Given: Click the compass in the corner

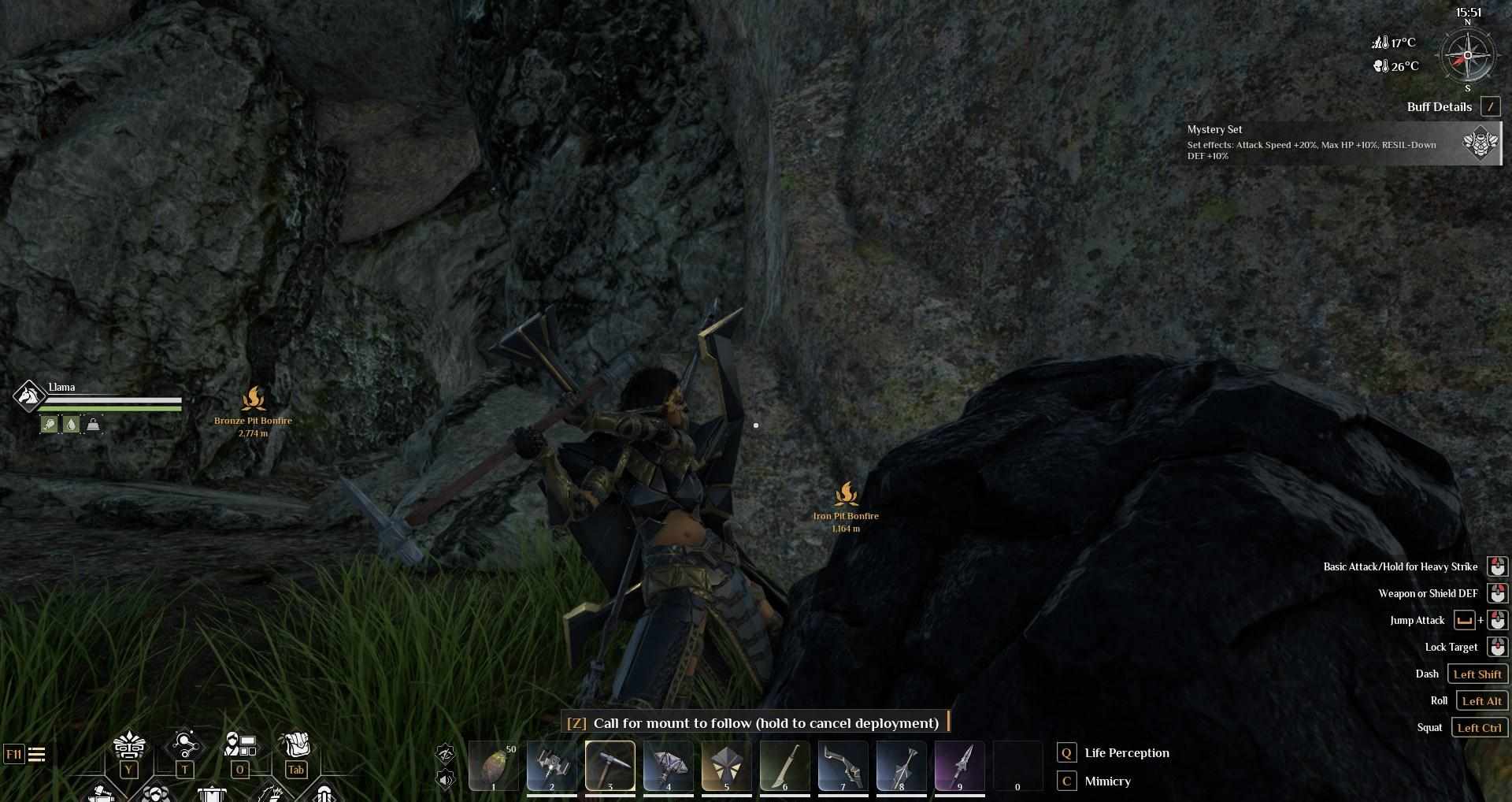Looking at the screenshot, I should 1467,56.
